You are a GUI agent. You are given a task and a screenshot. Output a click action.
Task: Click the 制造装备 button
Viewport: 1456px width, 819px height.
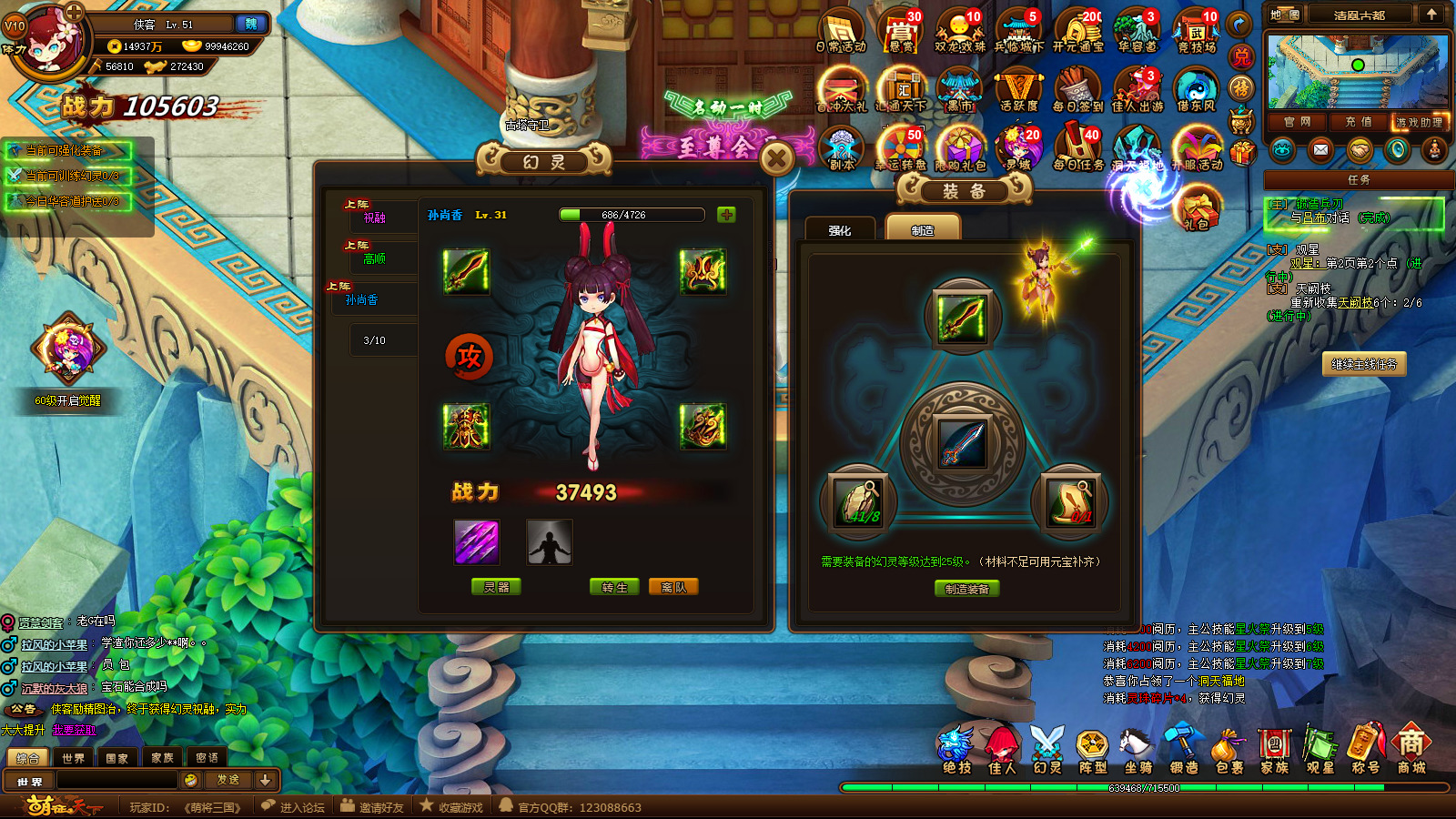tap(966, 589)
